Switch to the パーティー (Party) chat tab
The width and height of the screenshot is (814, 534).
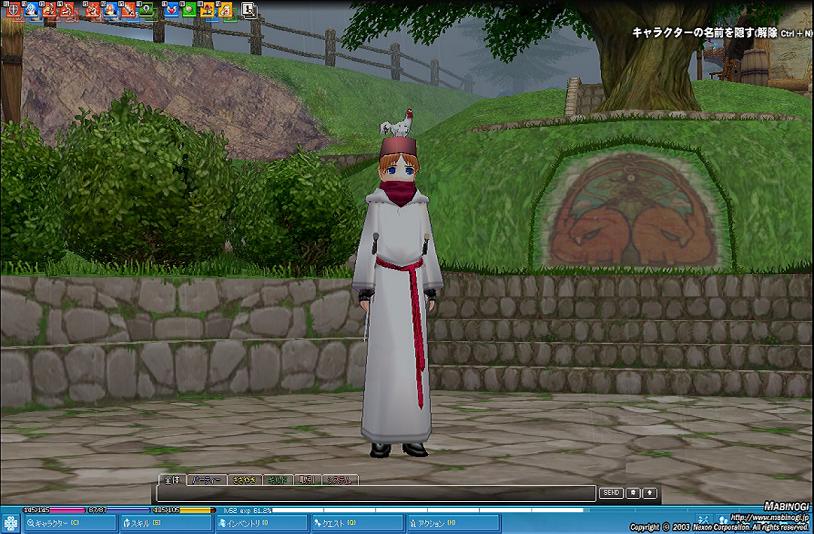(204, 480)
